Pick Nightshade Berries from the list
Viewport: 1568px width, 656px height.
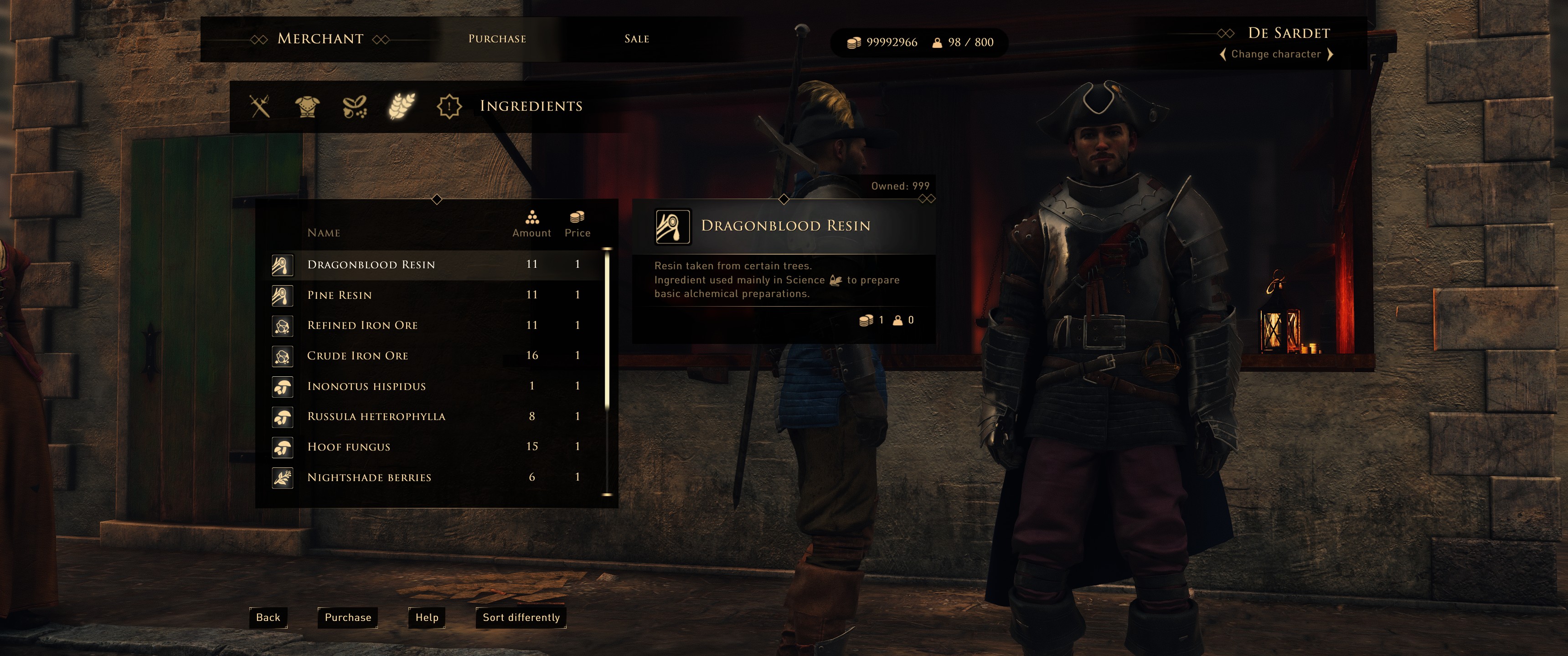370,478
